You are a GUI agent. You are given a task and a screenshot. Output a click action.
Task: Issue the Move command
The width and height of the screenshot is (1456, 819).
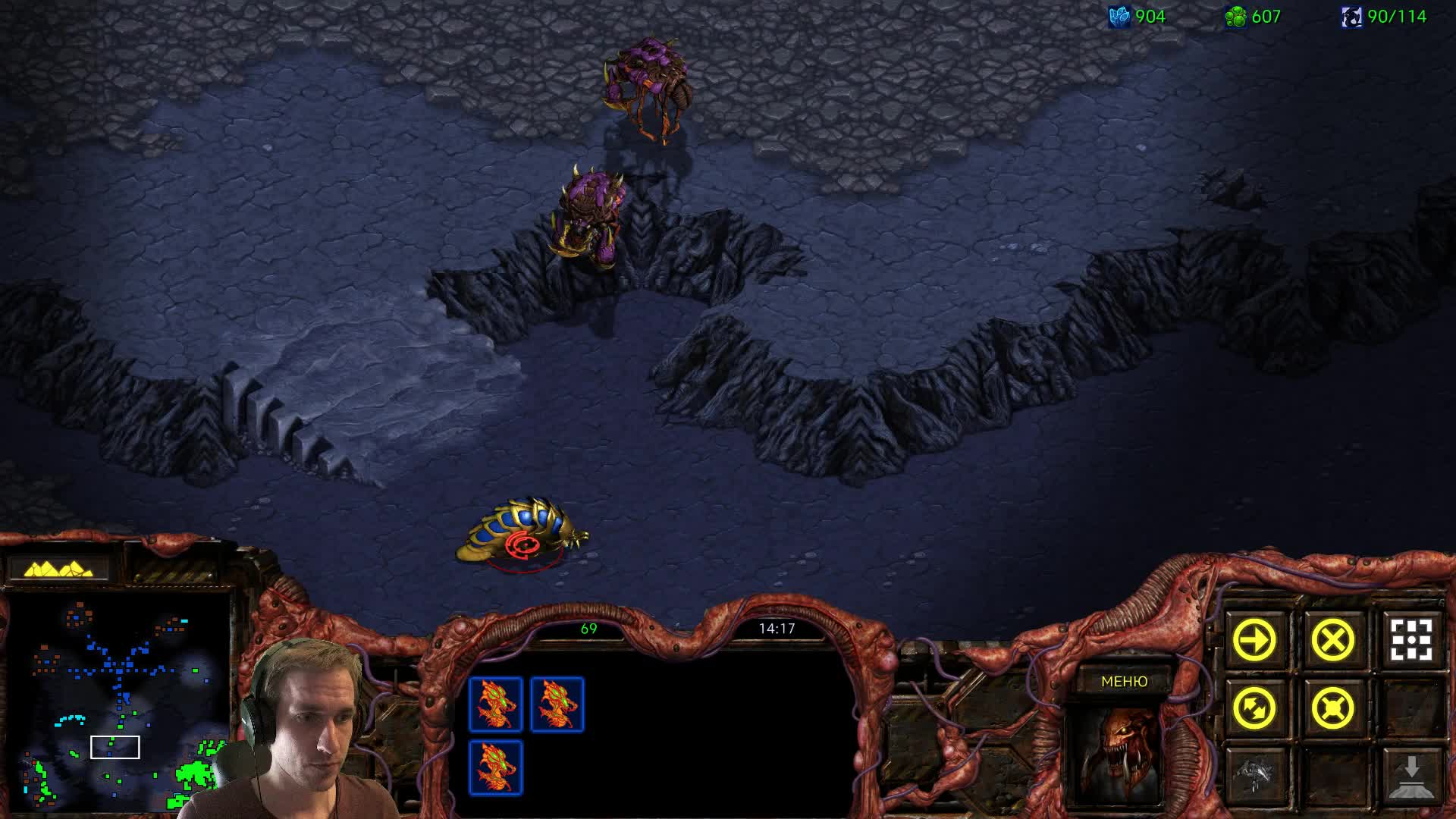tap(1254, 641)
